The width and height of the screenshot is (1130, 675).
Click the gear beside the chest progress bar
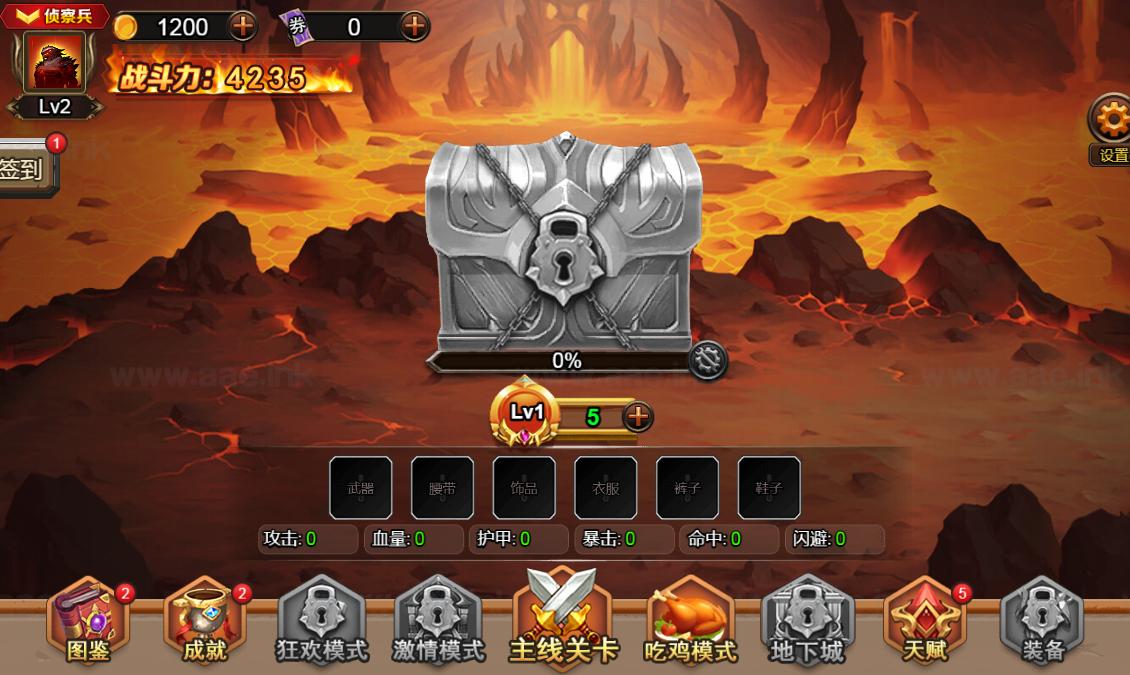707,360
